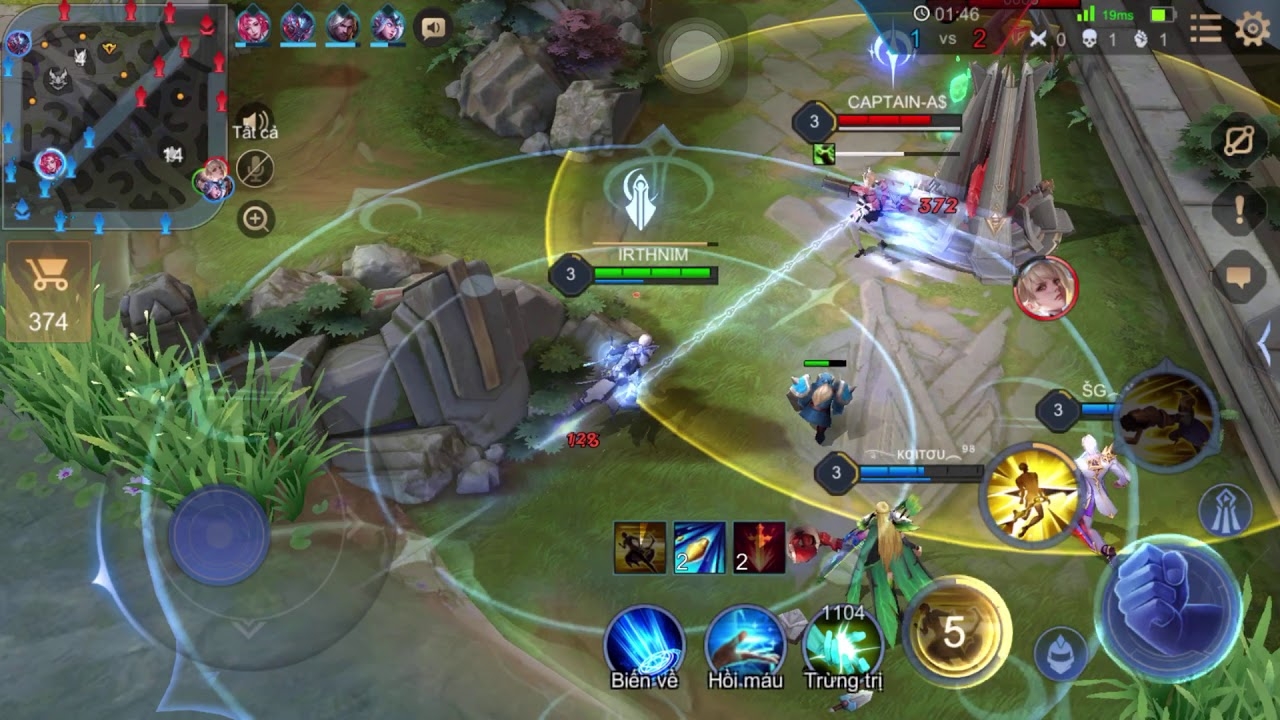Target the enemy hero portrait shortcut
The height and width of the screenshot is (720, 1280).
point(1045,289)
